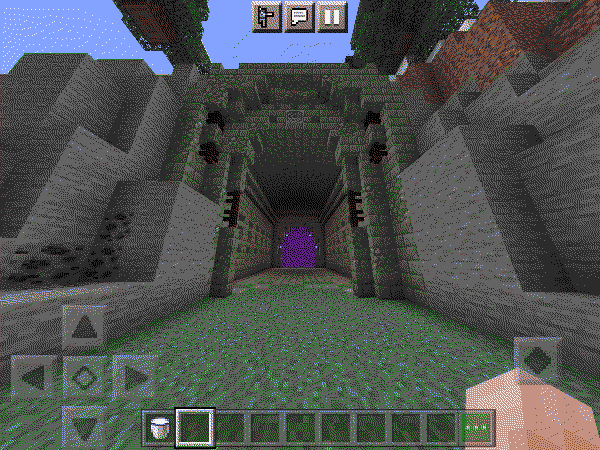
Task: Open the chat window
Action: [299, 17]
